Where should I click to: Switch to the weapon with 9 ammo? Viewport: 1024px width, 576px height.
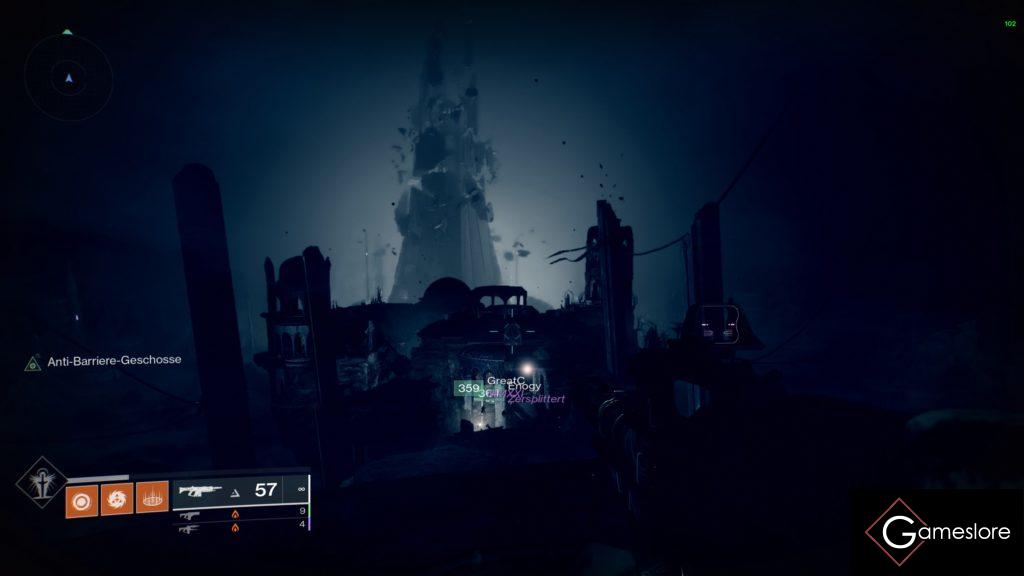tap(240, 512)
